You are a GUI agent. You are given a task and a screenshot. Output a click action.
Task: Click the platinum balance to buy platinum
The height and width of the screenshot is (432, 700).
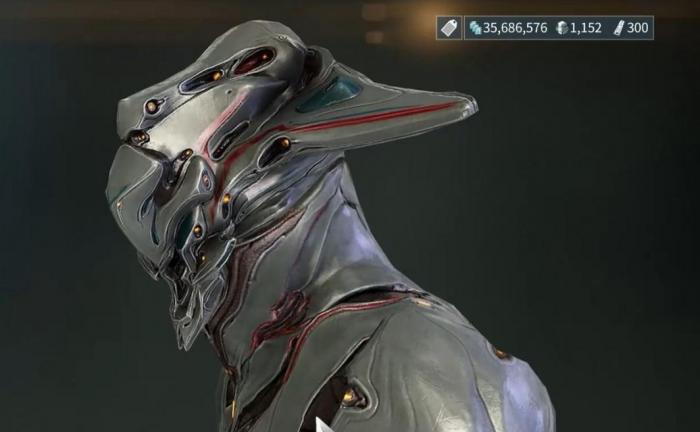pos(578,28)
